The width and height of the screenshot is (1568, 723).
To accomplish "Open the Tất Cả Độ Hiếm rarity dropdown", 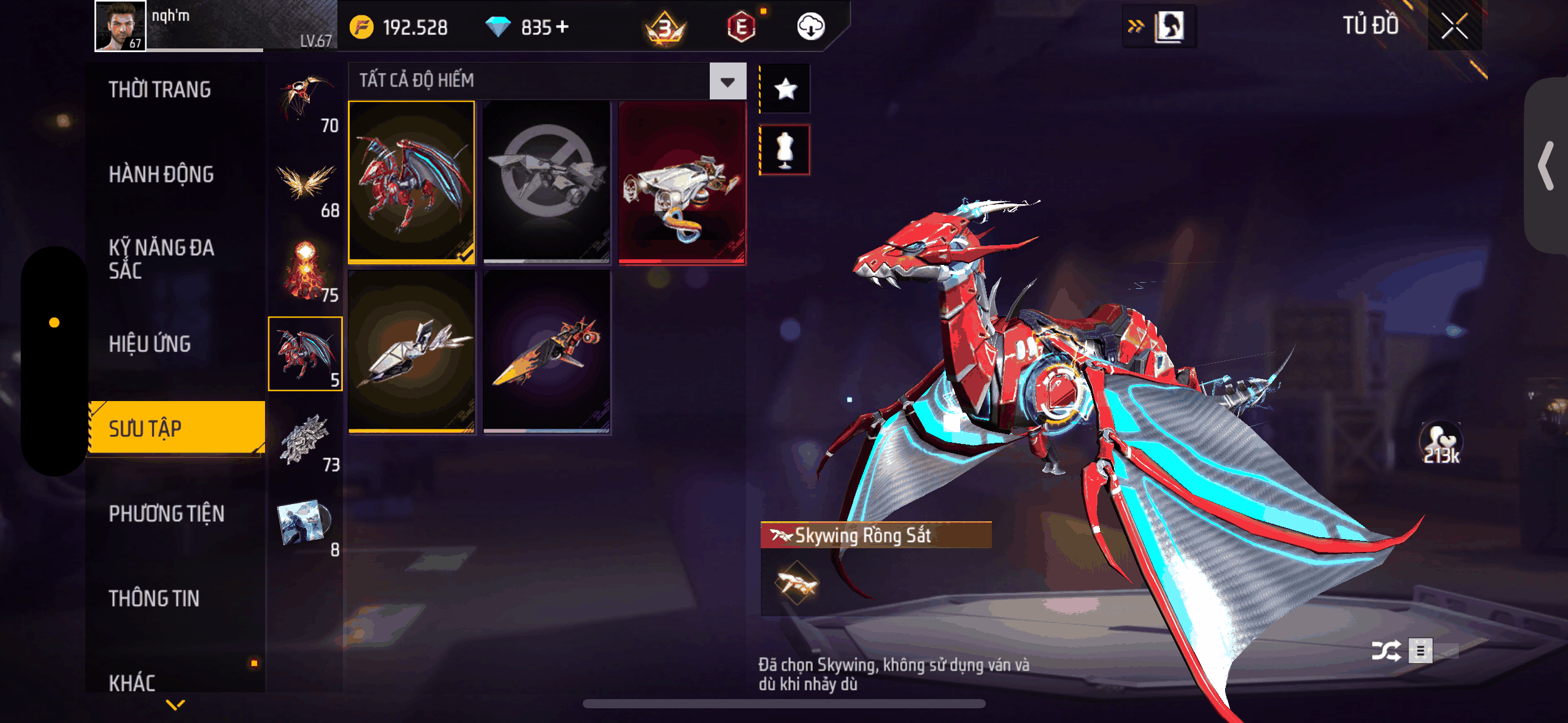I will click(x=728, y=81).
